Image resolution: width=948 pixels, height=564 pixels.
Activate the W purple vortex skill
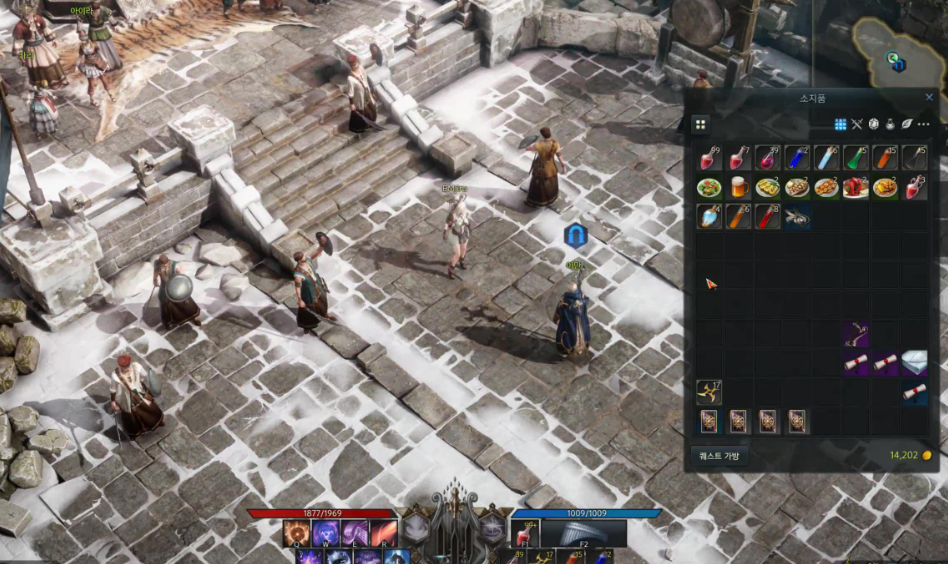[326, 533]
